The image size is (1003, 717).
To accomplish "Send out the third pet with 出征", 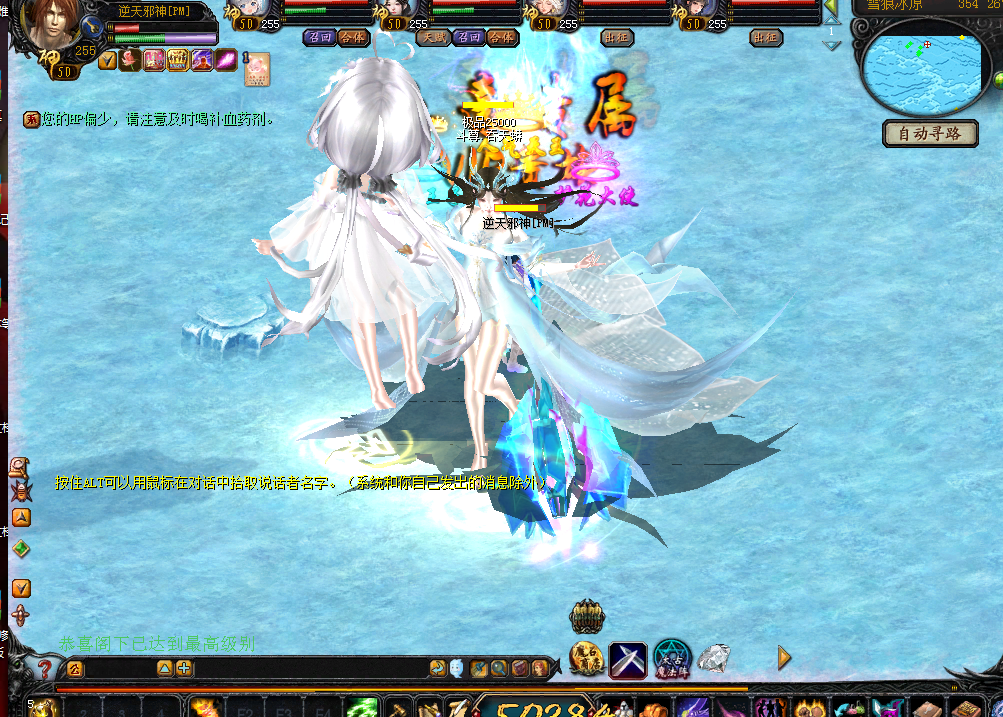I will tap(617, 38).
